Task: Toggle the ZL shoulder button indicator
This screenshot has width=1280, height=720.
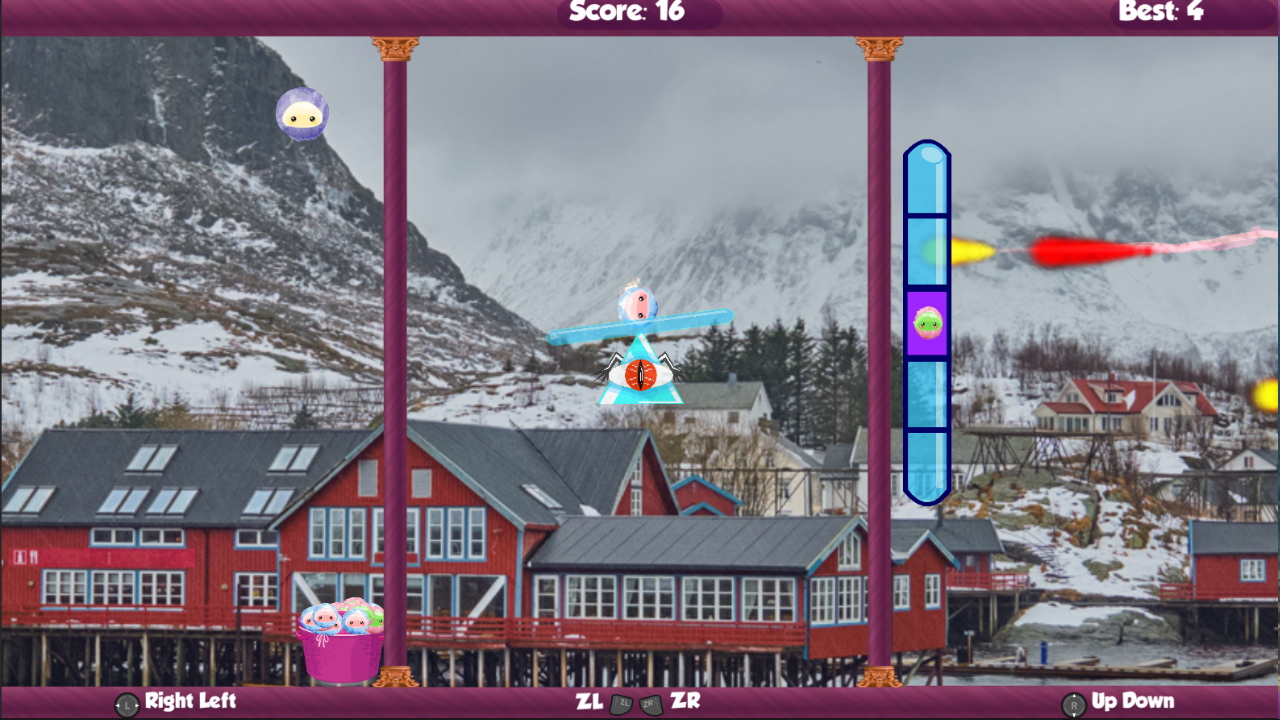Action: 622,703
